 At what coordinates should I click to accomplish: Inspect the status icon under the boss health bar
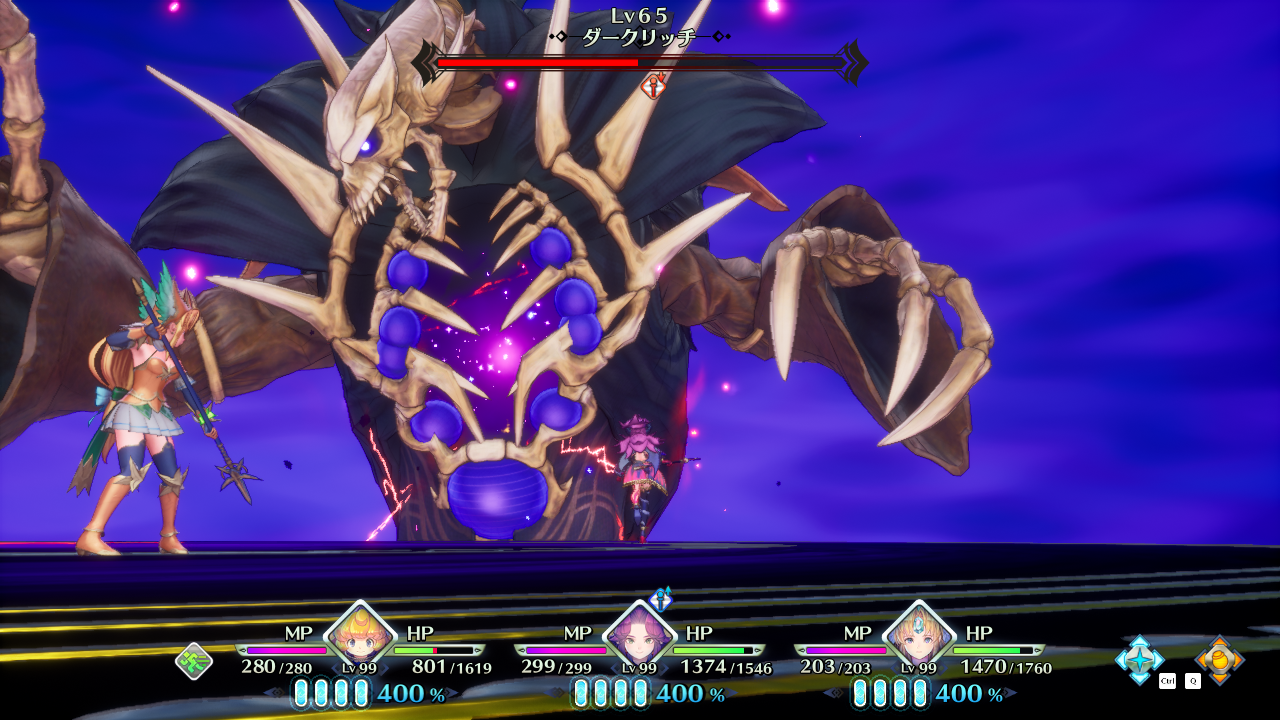[653, 87]
